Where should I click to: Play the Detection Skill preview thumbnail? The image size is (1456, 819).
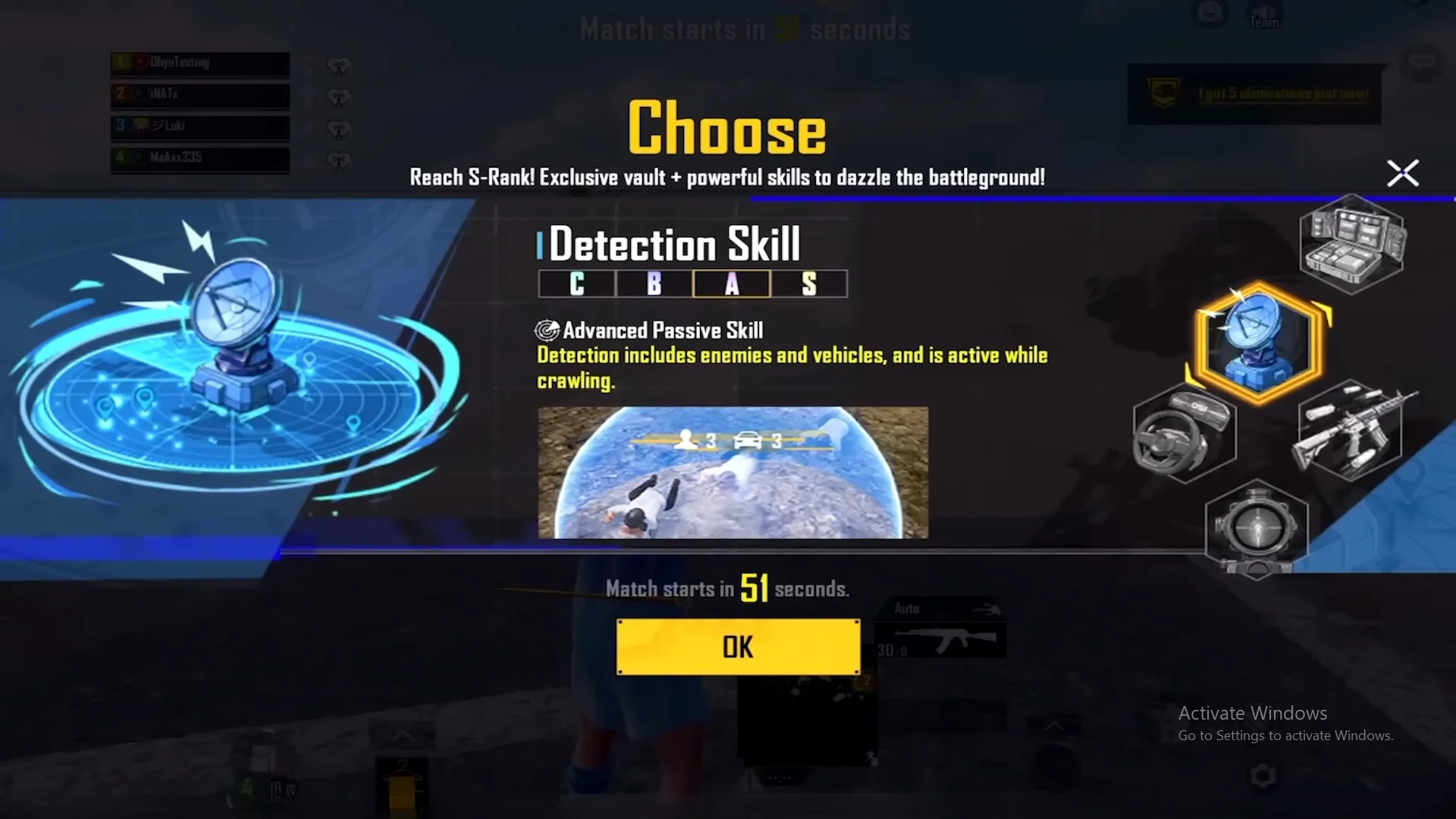click(733, 472)
